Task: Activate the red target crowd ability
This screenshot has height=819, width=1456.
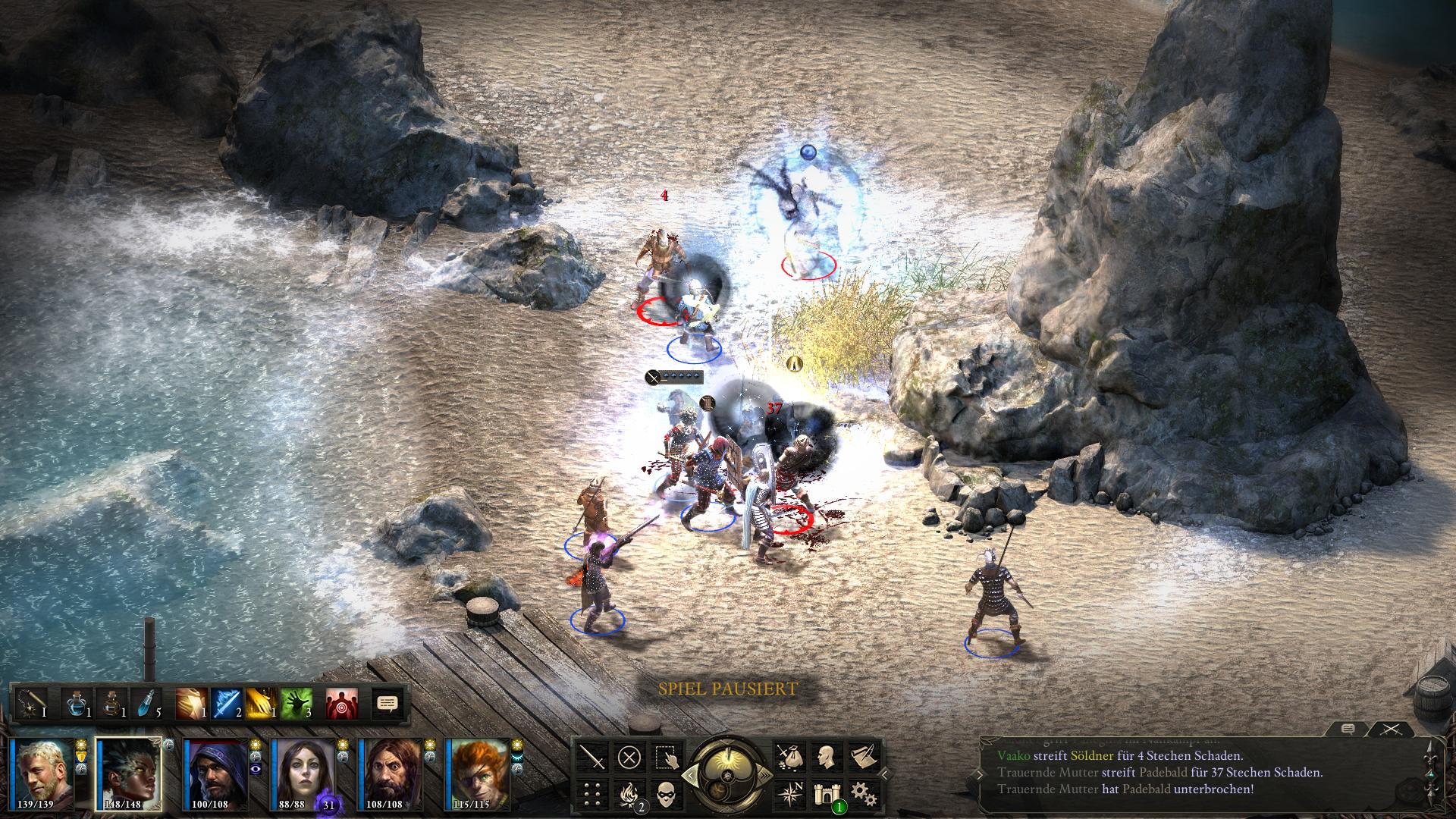Action: click(341, 704)
